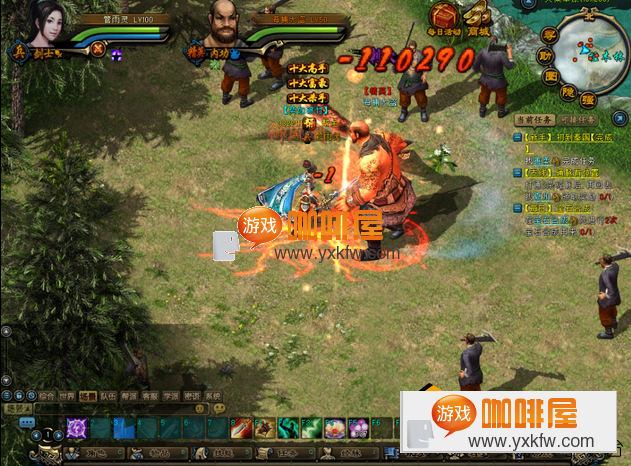Click the 寻 button beside the minimap
The width and height of the screenshot is (631, 466).
pyautogui.click(x=548, y=37)
